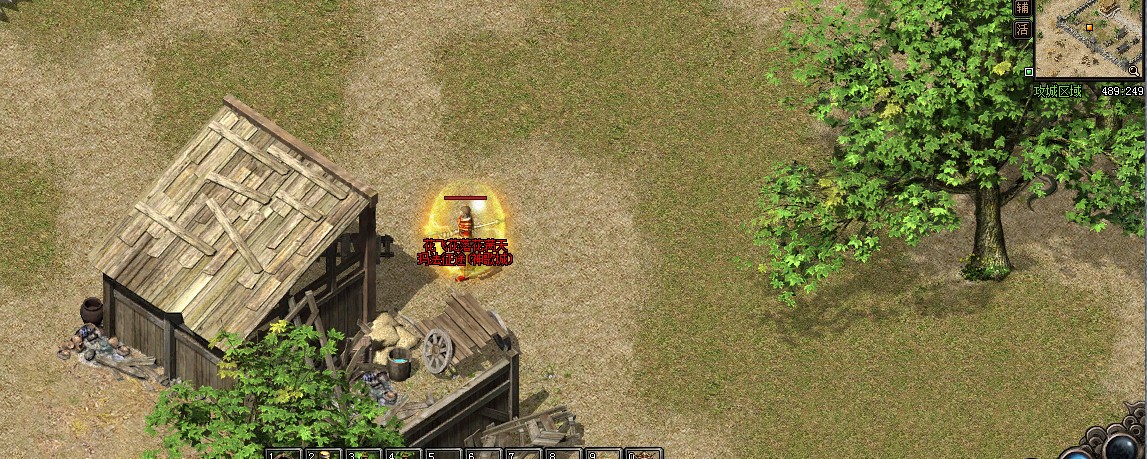Click the 活 button beside the minimap
The height and width of the screenshot is (459, 1147).
[x=1022, y=29]
